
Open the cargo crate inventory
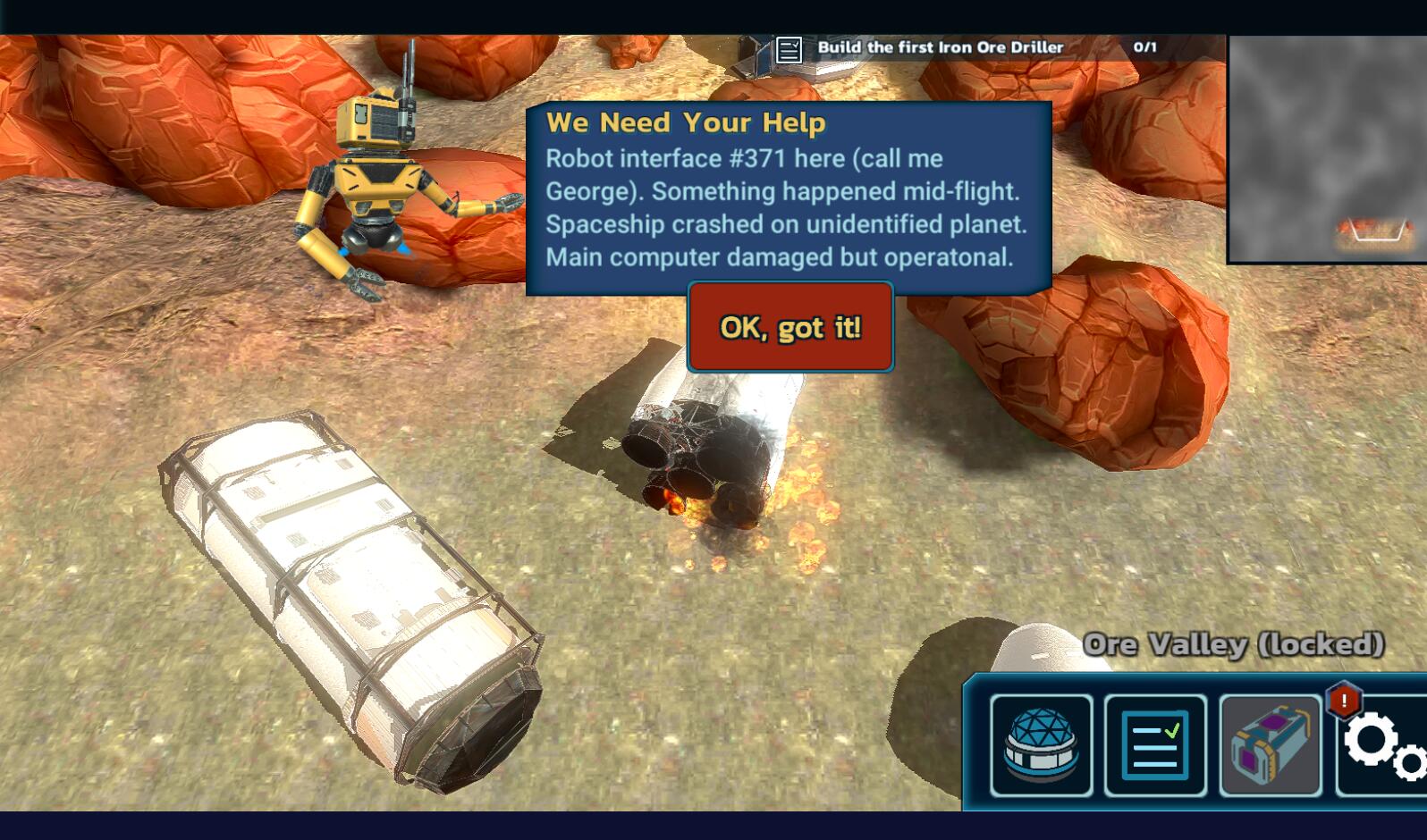click(x=1270, y=745)
